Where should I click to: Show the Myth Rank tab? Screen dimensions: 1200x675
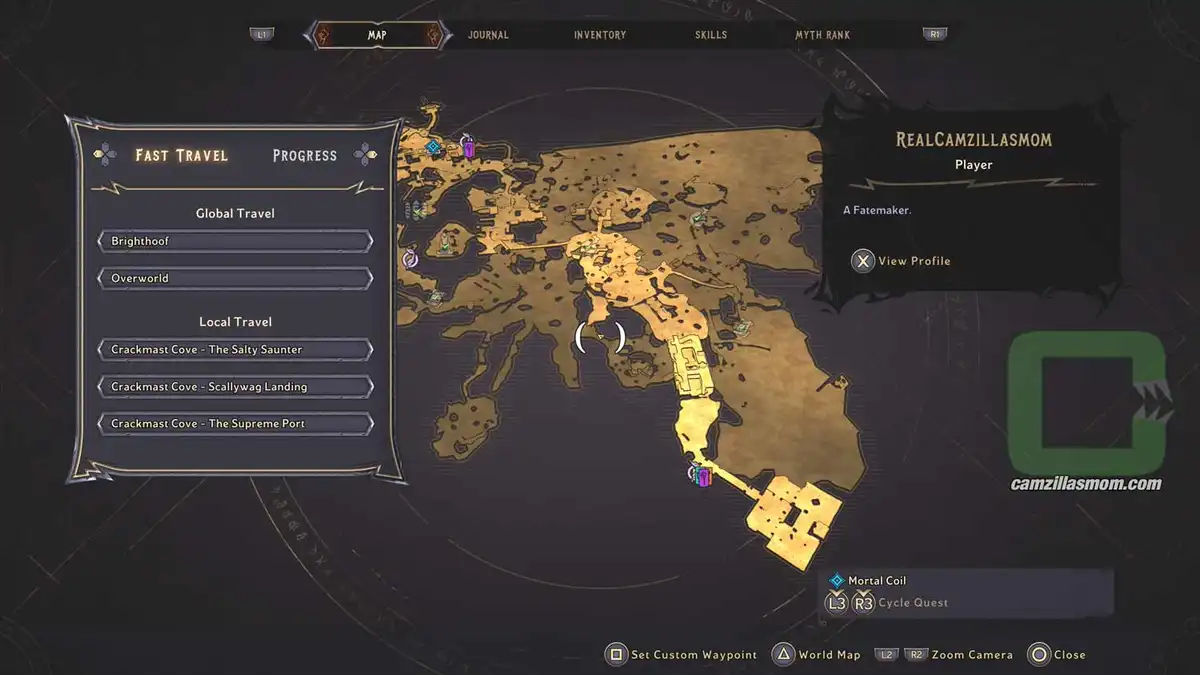(x=822, y=35)
